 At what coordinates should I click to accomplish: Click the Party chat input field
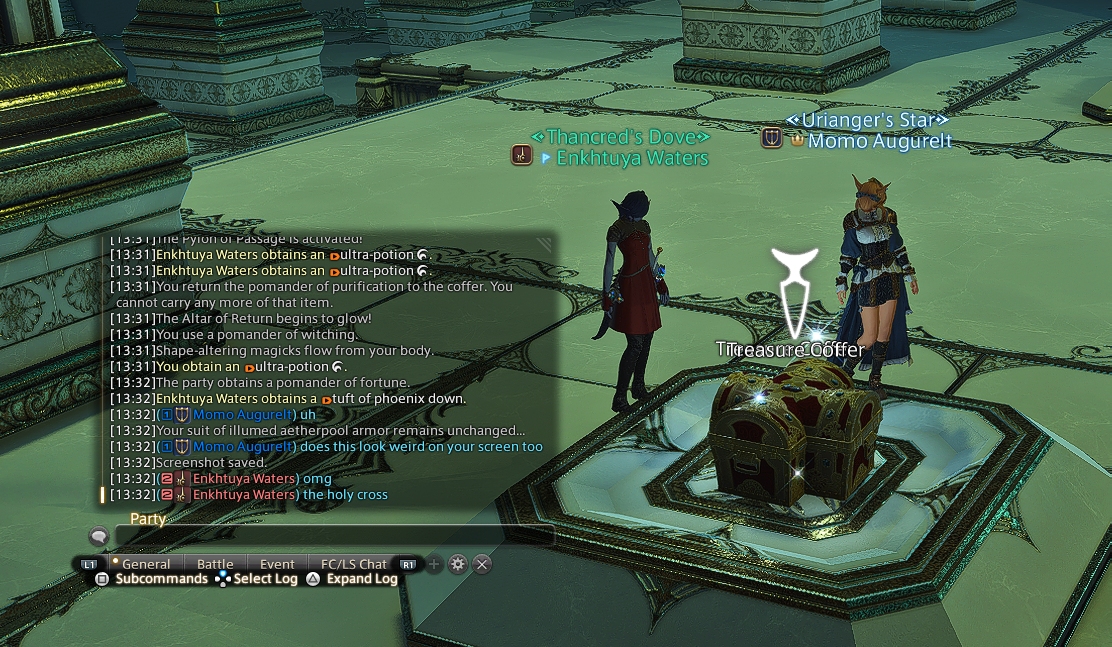pos(333,536)
